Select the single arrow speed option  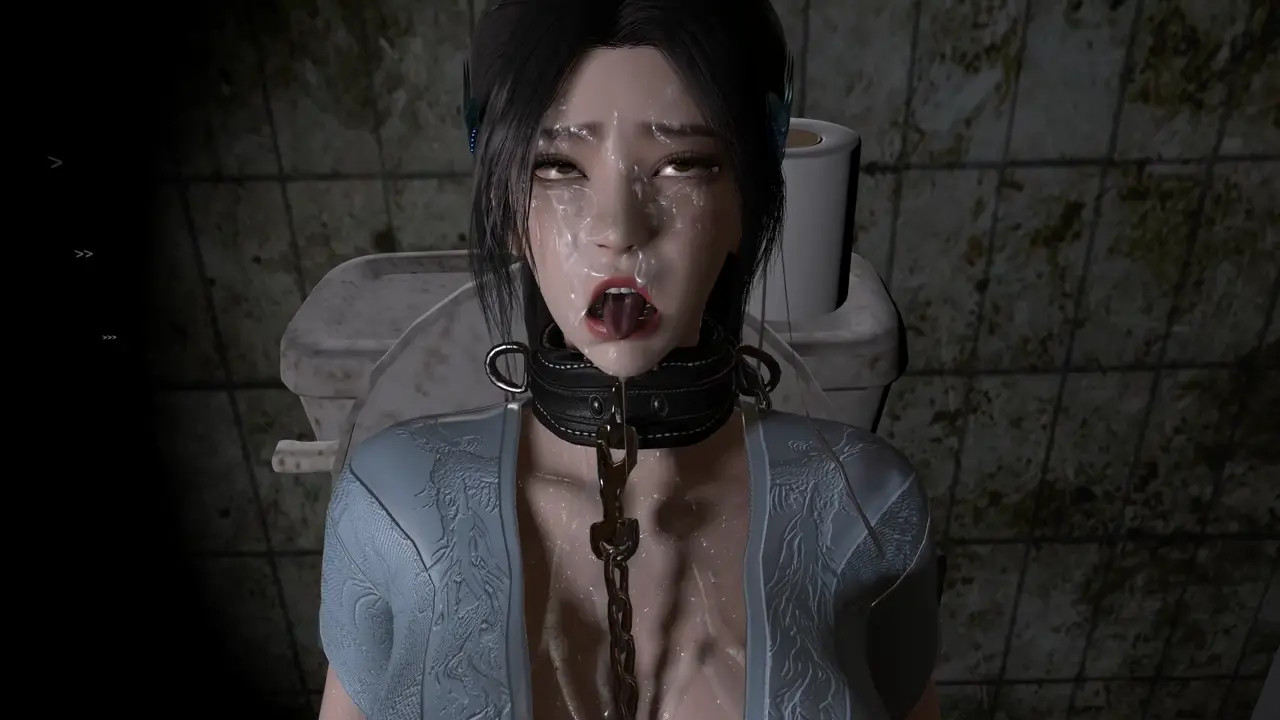56,162
